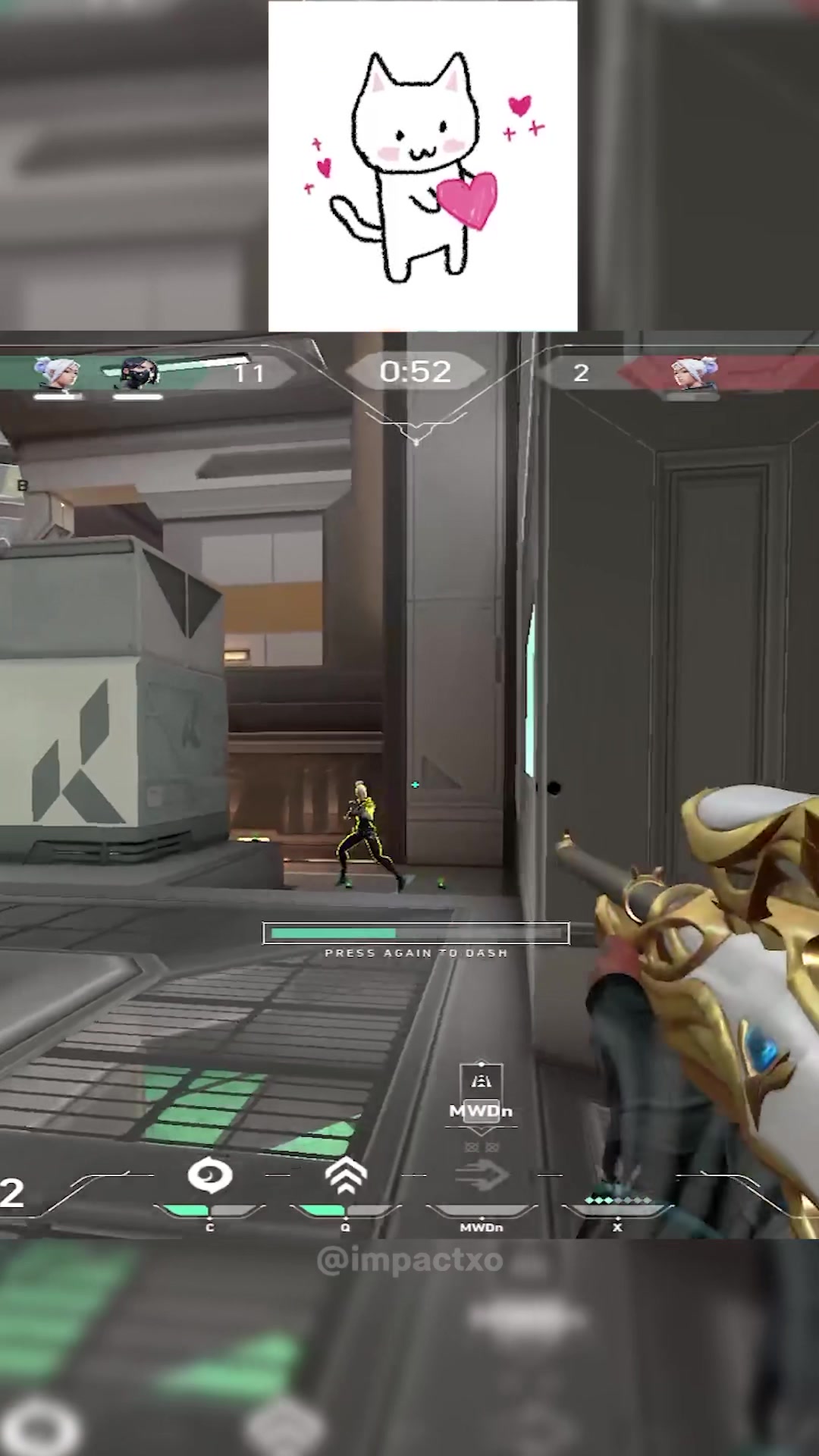Click the enemy Jett portrait on the red side
819x1456 pixels.
point(693,373)
